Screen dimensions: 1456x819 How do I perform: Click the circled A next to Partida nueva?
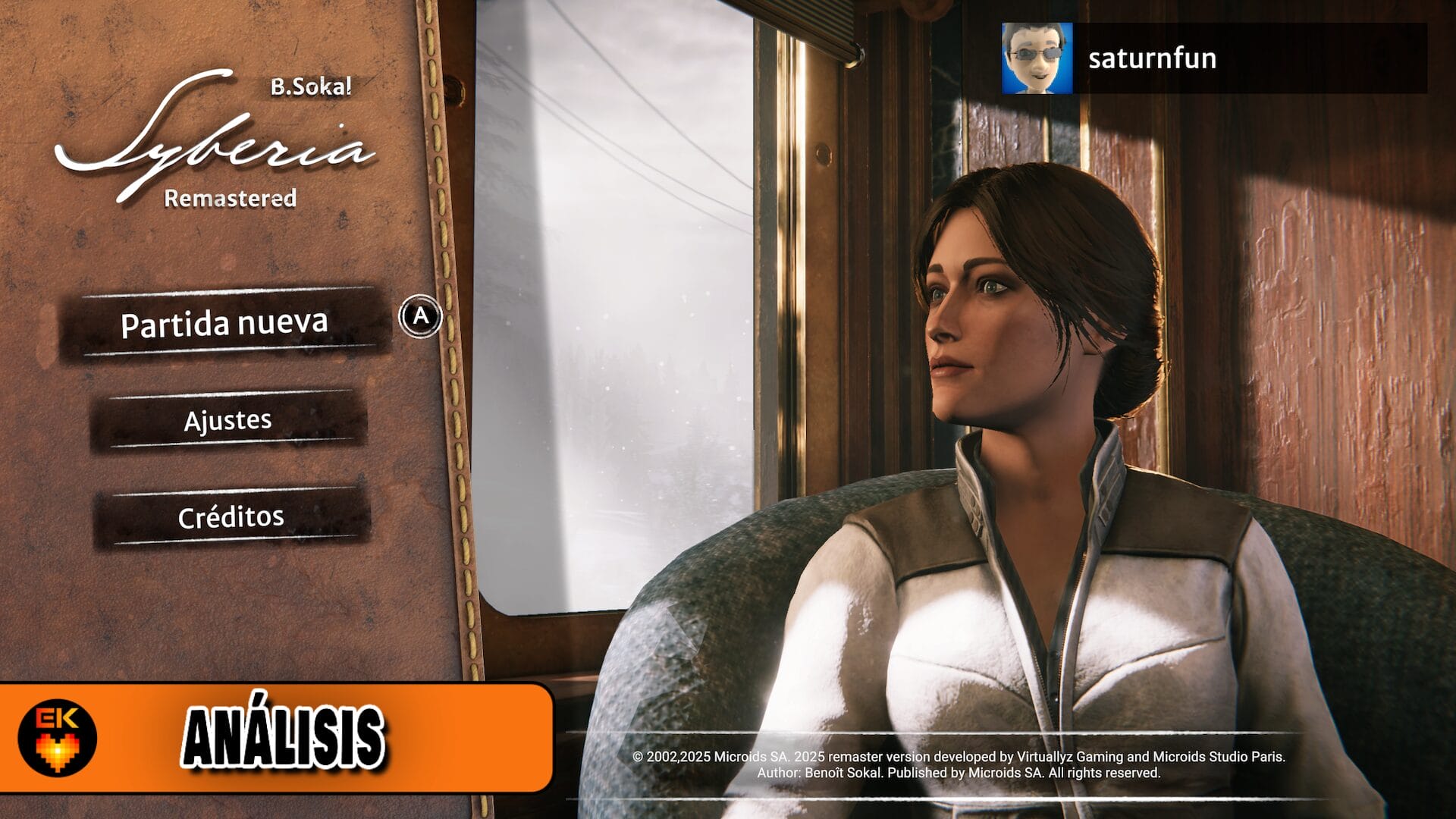420,319
